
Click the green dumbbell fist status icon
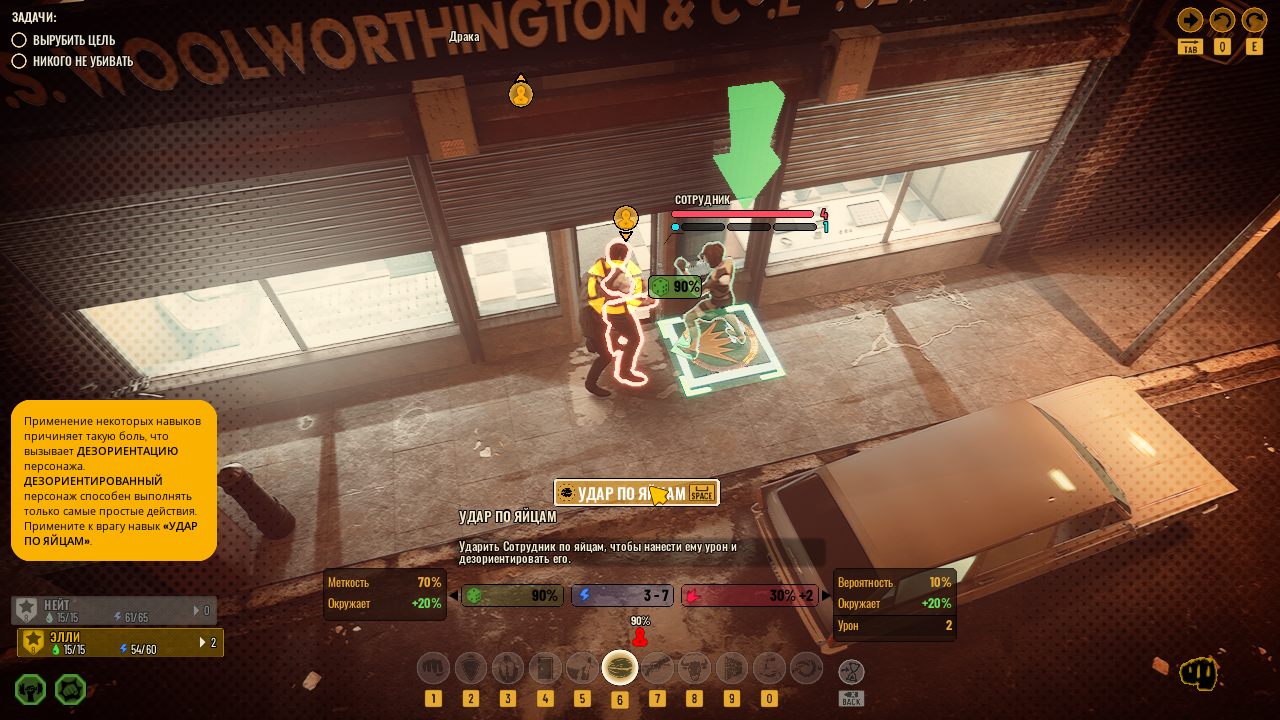point(31,689)
